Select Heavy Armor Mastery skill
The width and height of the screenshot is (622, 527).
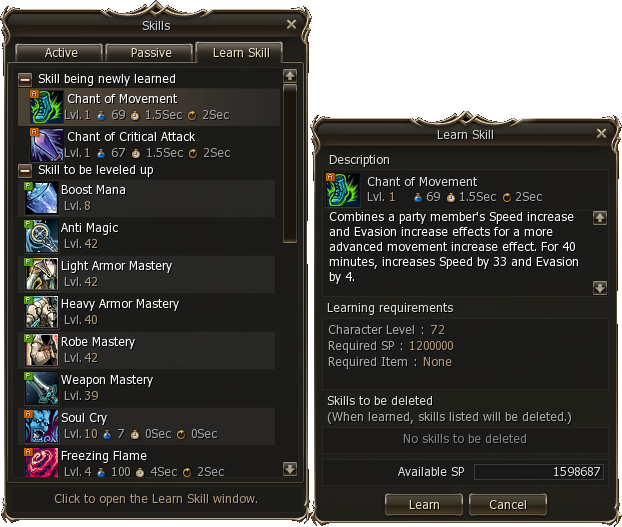(150, 311)
